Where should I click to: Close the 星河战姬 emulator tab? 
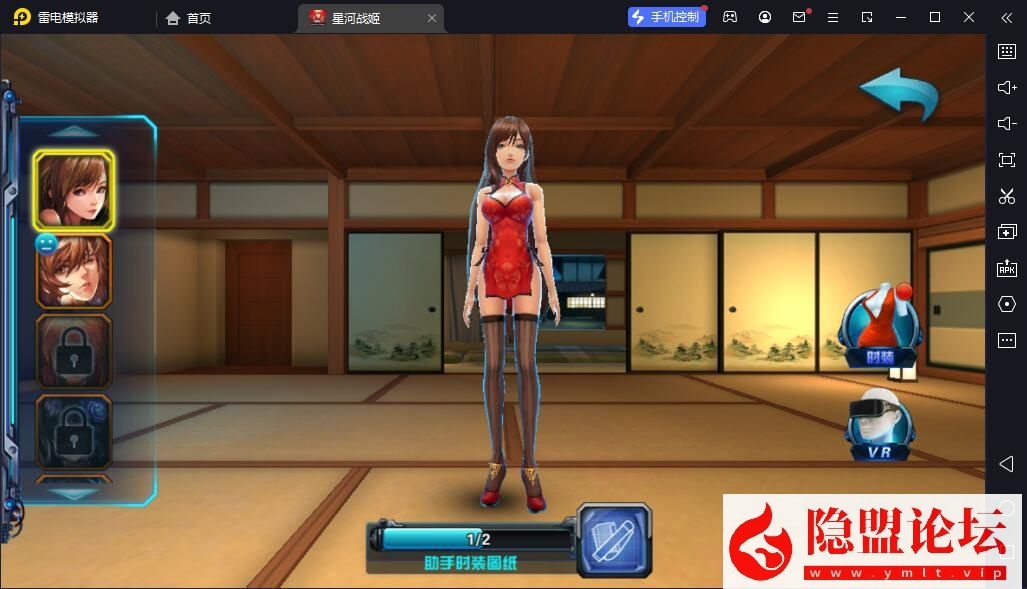coord(432,18)
